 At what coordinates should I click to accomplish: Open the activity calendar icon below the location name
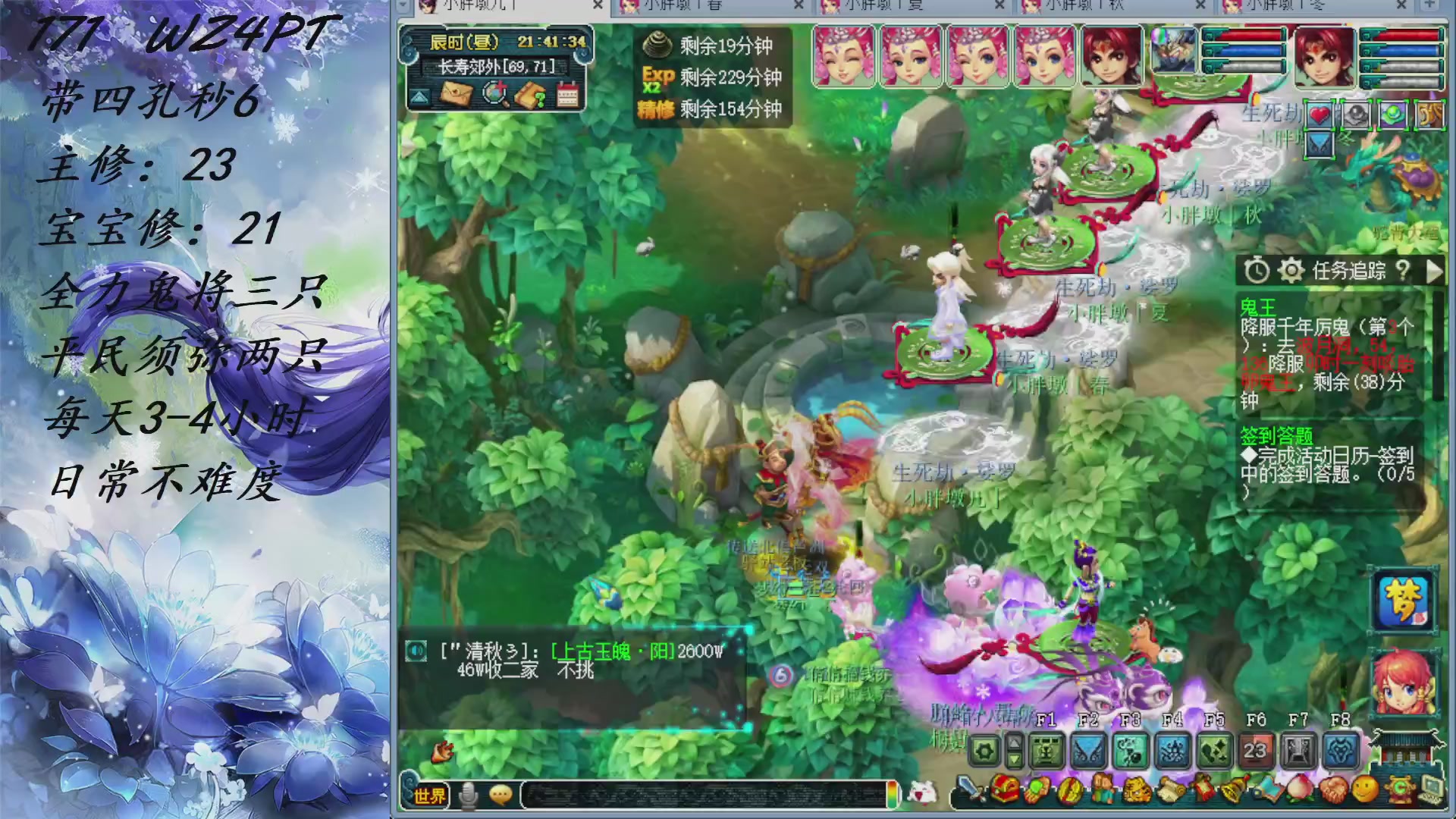point(567,93)
